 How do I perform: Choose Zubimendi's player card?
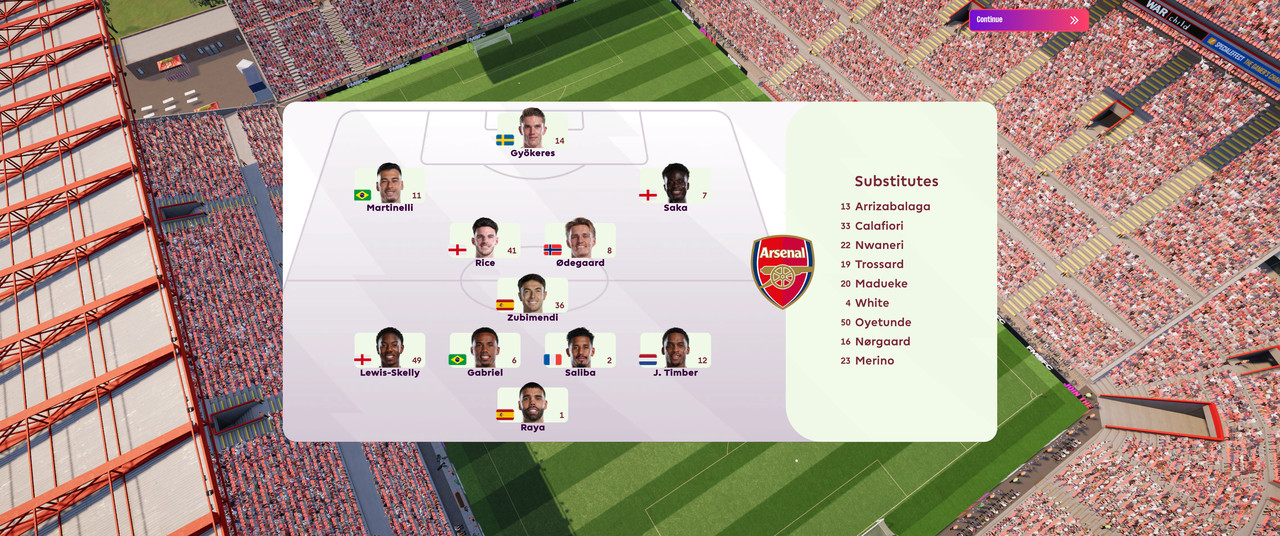(x=532, y=298)
